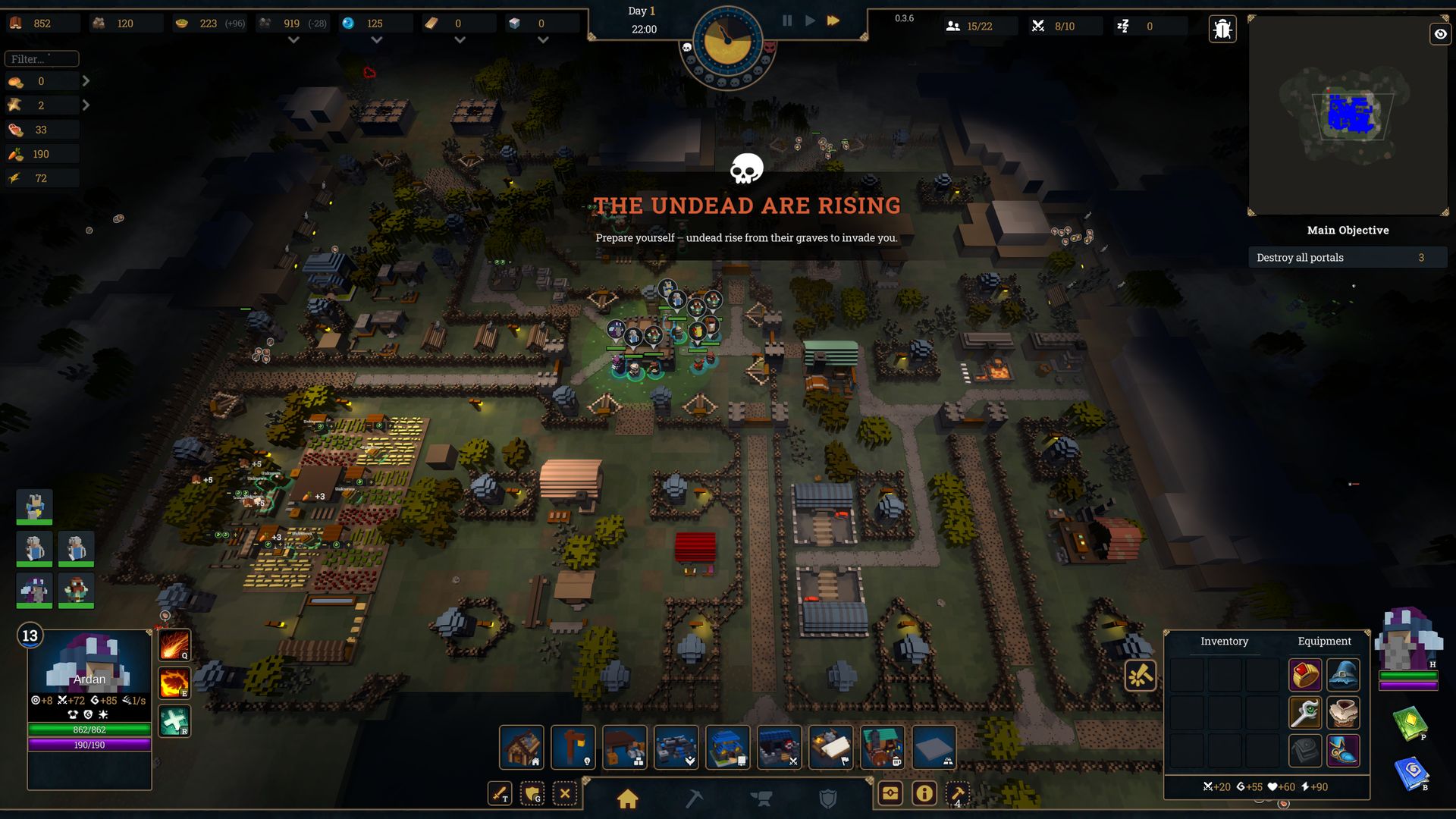Set game speed to fast forward
The height and width of the screenshot is (819, 1456).
coord(833,21)
